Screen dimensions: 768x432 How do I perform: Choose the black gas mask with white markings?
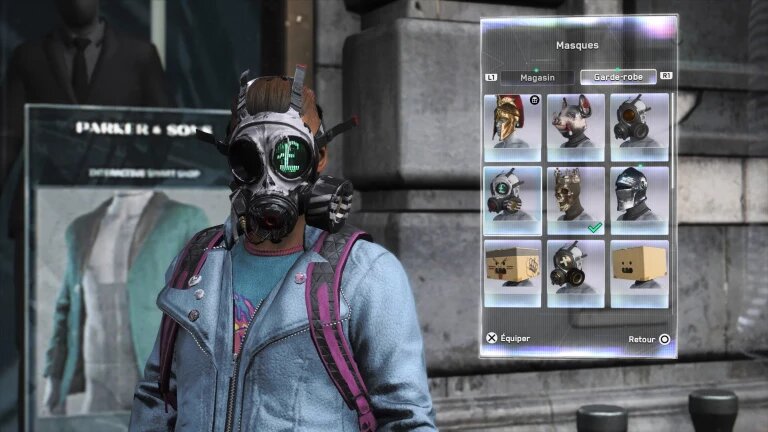(x=575, y=272)
